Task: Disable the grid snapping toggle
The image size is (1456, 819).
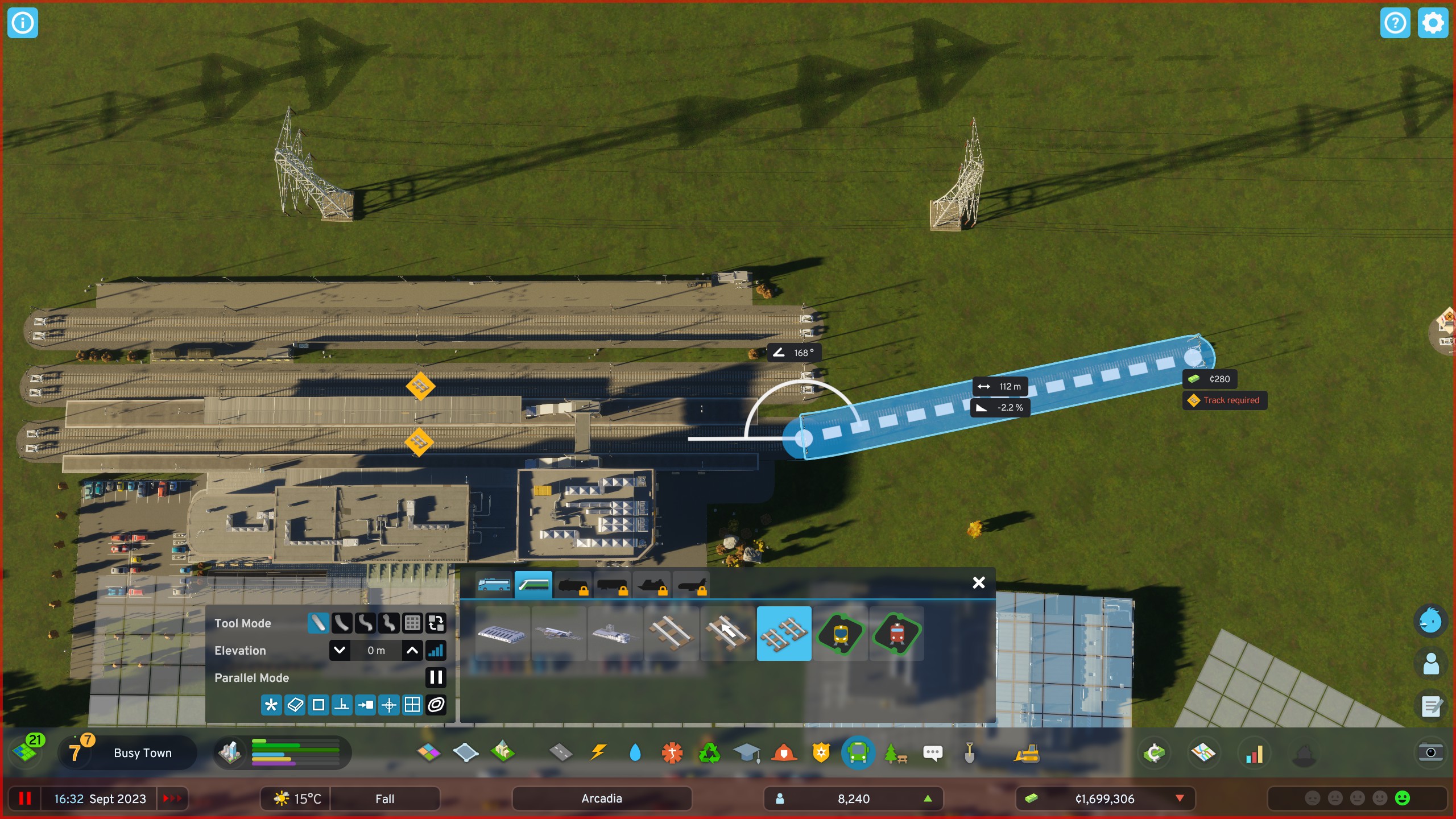Action: [x=411, y=705]
